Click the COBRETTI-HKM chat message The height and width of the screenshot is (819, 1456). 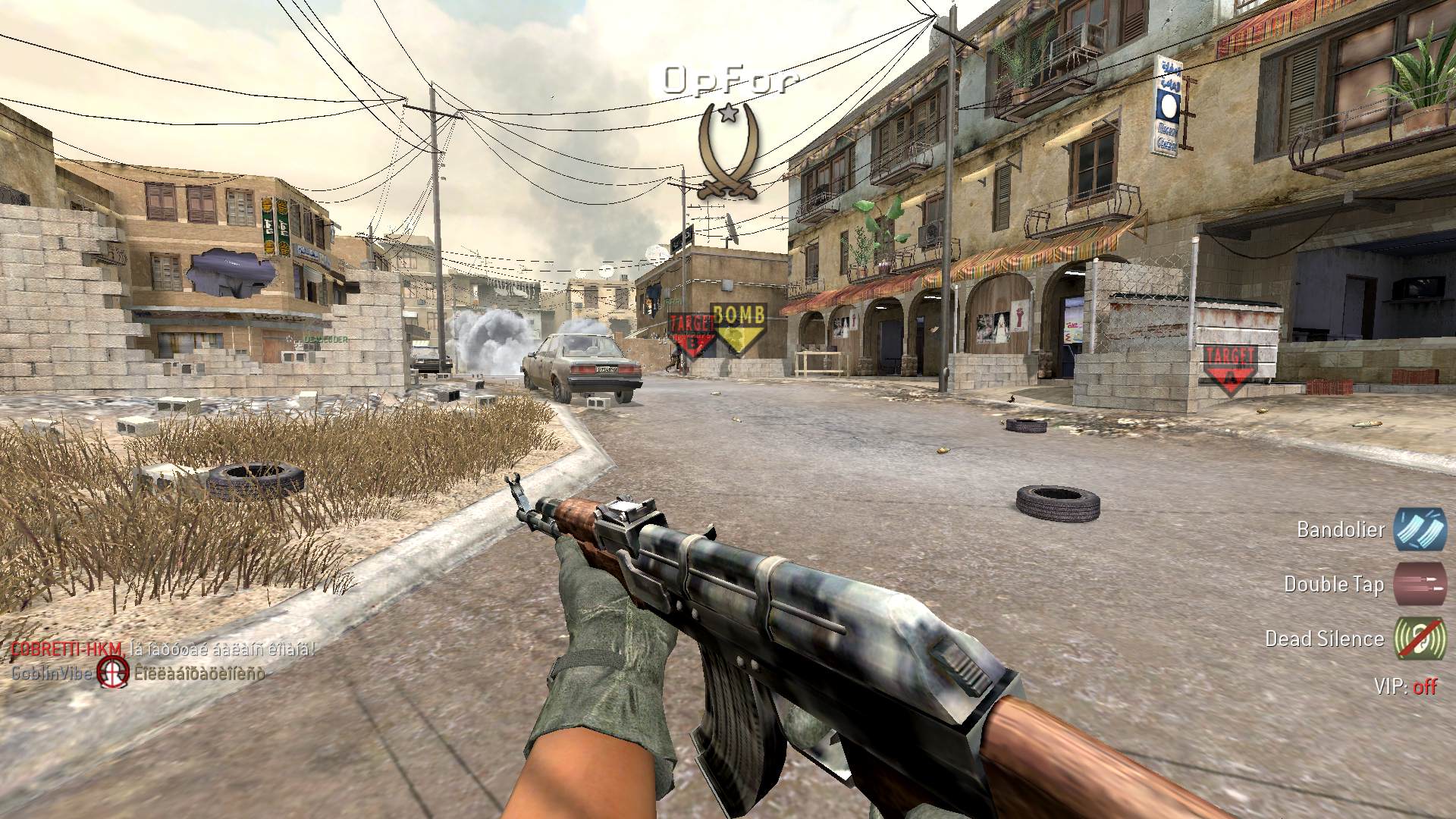coord(162,649)
